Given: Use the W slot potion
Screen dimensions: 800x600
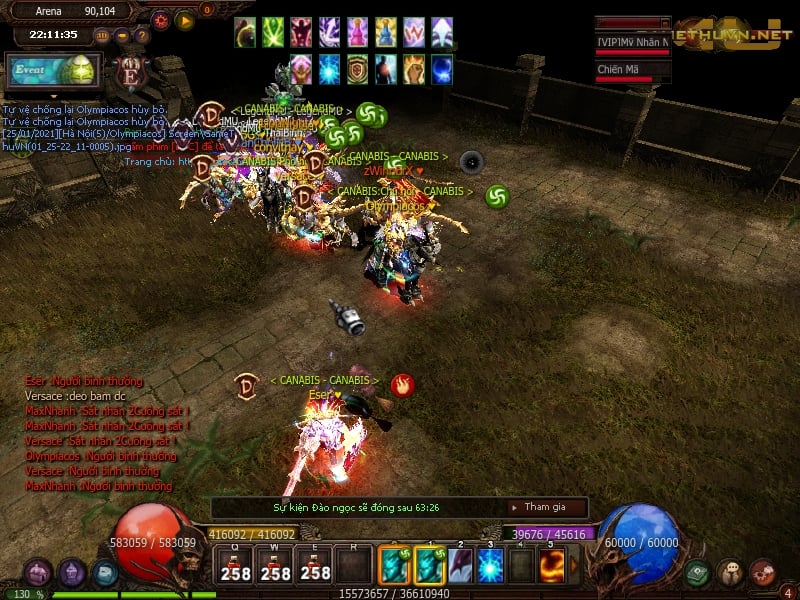Looking at the screenshot, I should 276,565.
